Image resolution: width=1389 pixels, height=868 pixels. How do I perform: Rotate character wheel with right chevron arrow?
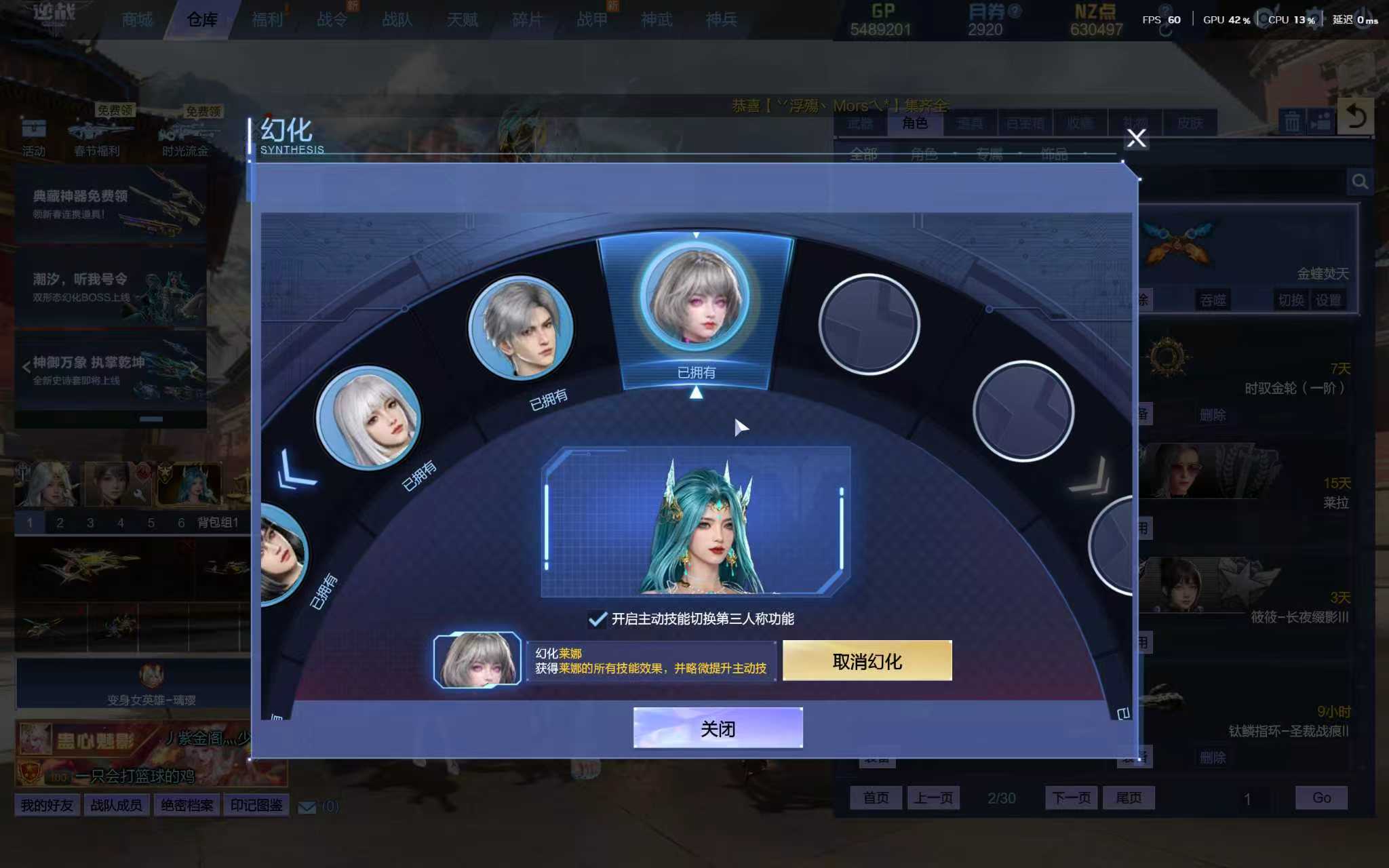coord(1091,476)
